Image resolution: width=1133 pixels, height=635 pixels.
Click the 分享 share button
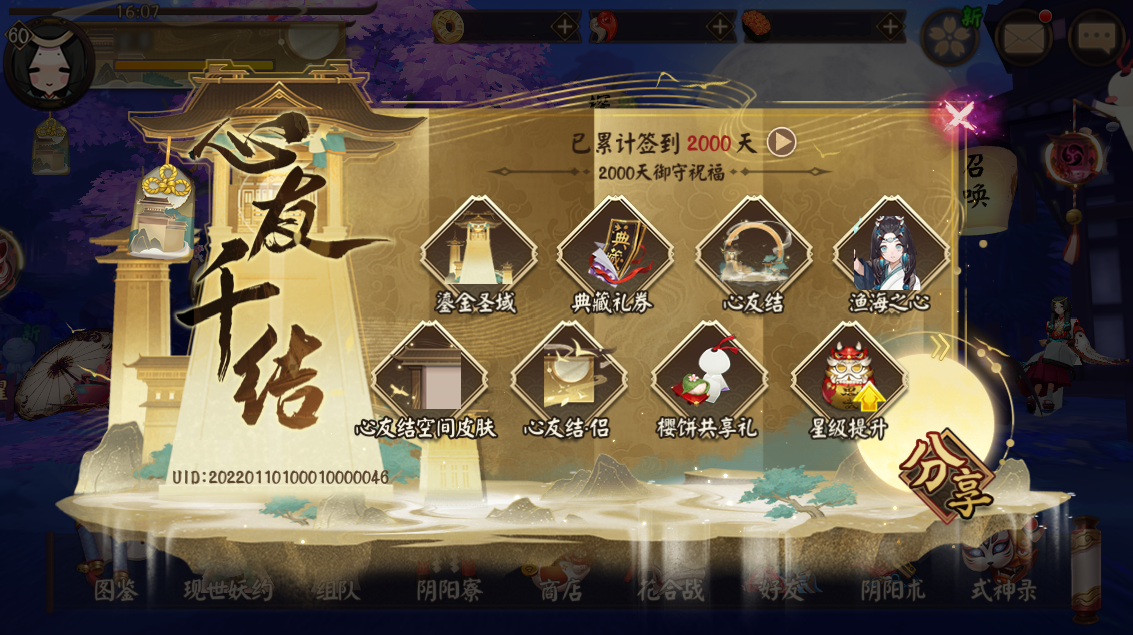point(947,478)
